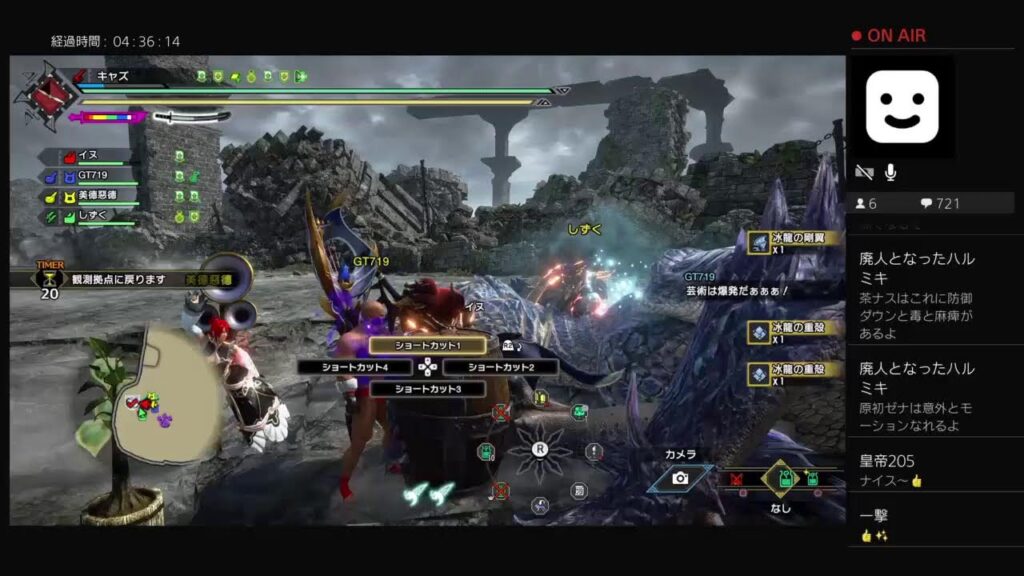Screen dimensions: 1024x576
Task: Choose party member 美徳怒徳 in the list
Action: coord(95,196)
